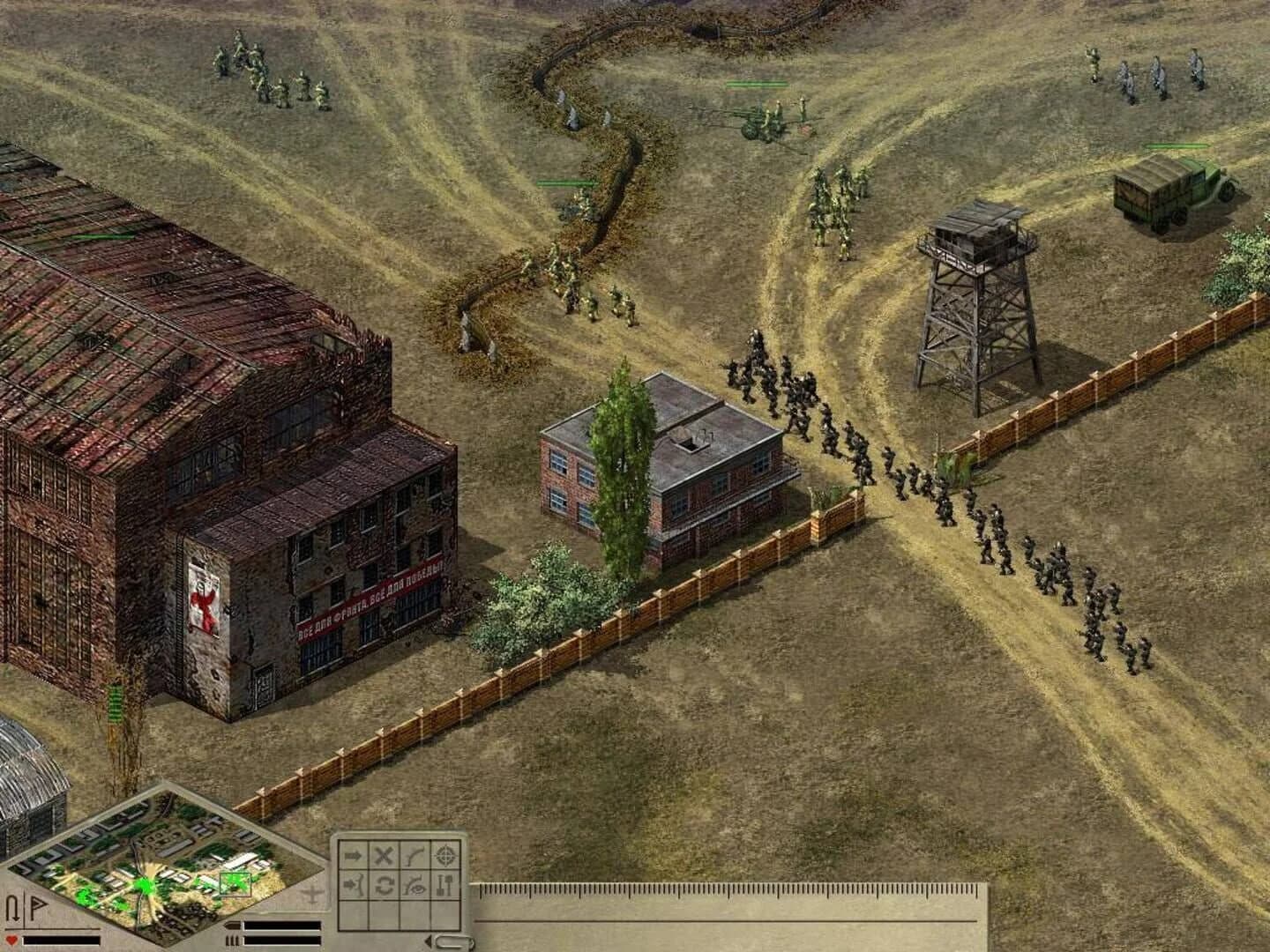The width and height of the screenshot is (1270, 952).
Task: Select the Move command arrow icon
Action: click(352, 856)
